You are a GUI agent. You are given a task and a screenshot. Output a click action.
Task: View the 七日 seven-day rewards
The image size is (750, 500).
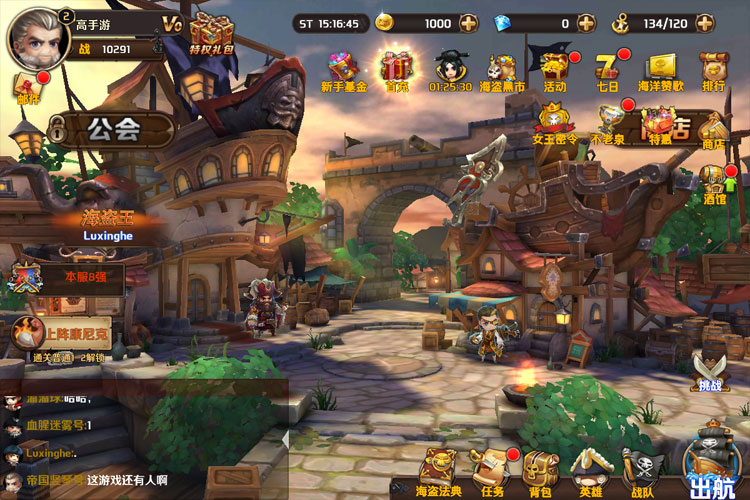(x=608, y=68)
